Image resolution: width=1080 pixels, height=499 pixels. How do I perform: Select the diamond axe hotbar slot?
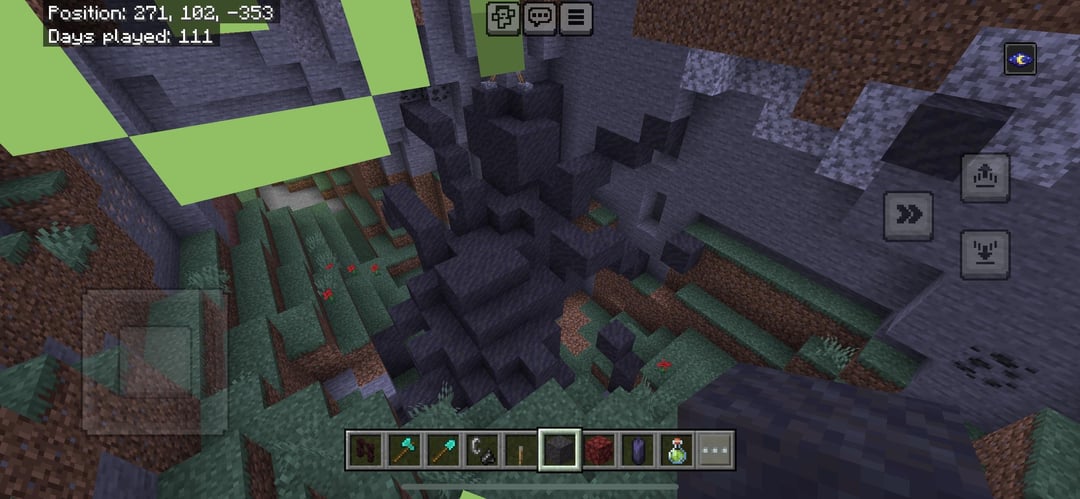click(405, 450)
